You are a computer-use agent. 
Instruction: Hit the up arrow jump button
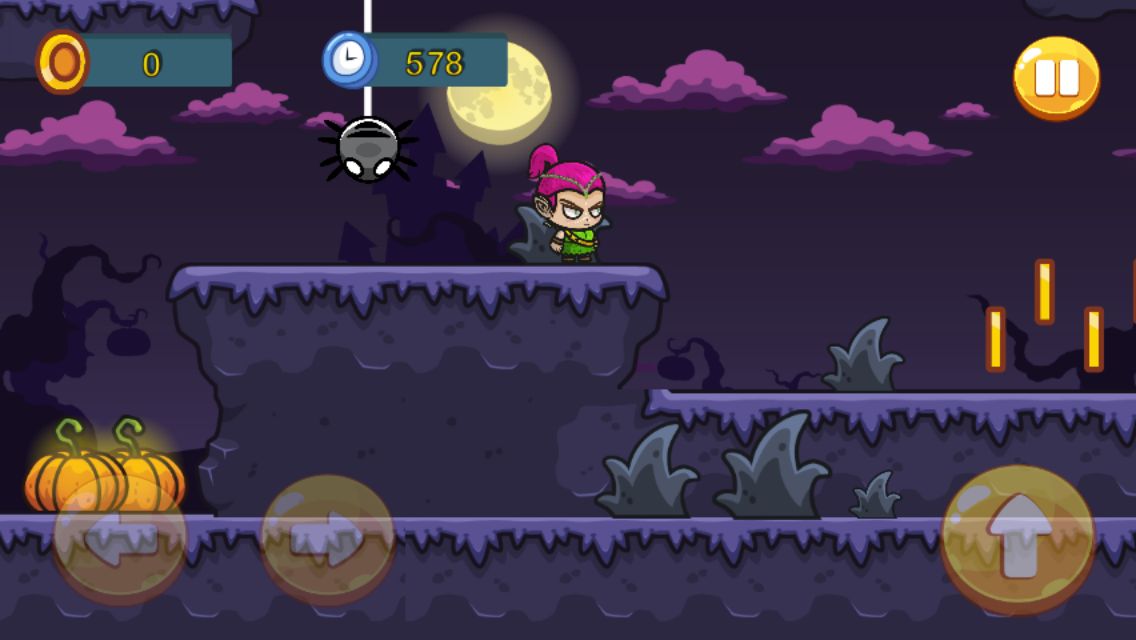[x=1018, y=539]
